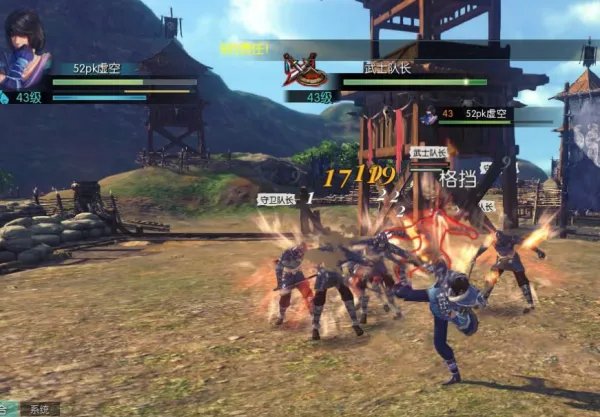This screenshot has width=600, height=417.
Task: Click the 武士队长 target emblem icon
Action: (x=303, y=69)
